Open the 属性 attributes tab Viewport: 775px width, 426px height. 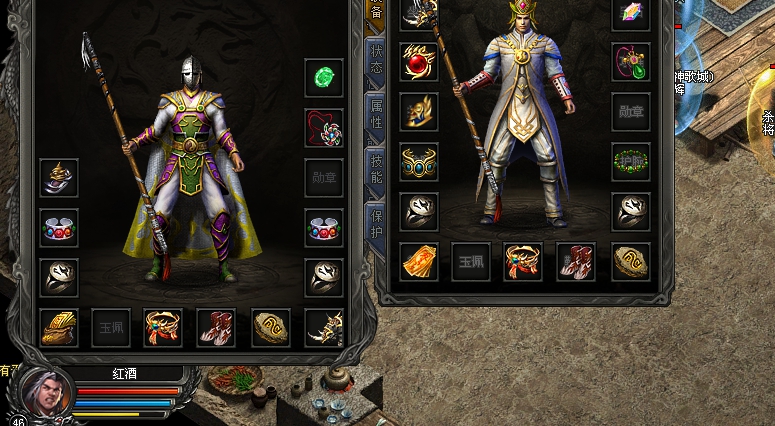376,114
